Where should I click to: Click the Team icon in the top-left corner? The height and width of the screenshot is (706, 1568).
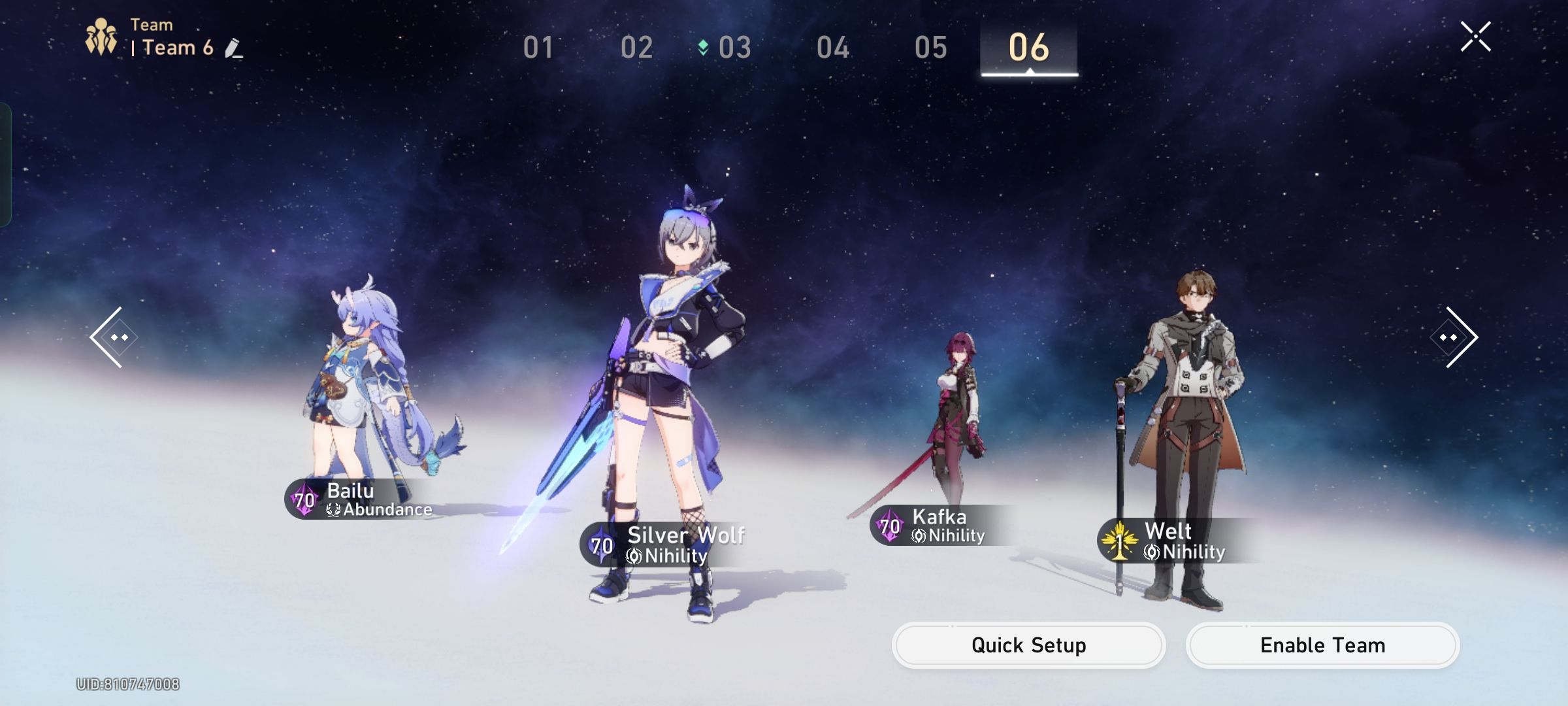click(x=101, y=36)
